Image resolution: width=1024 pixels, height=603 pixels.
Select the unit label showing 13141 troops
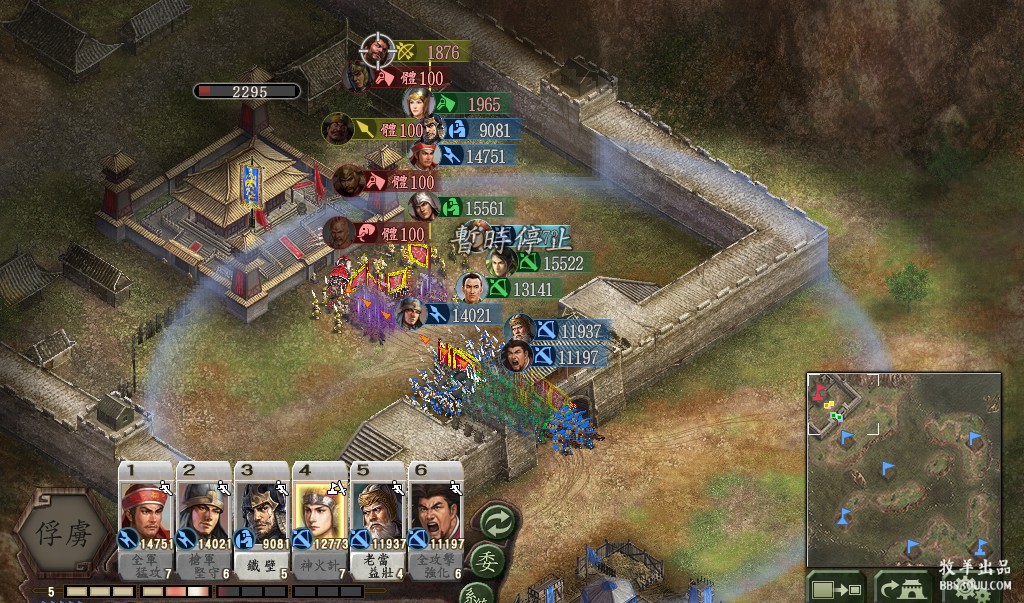click(x=519, y=289)
